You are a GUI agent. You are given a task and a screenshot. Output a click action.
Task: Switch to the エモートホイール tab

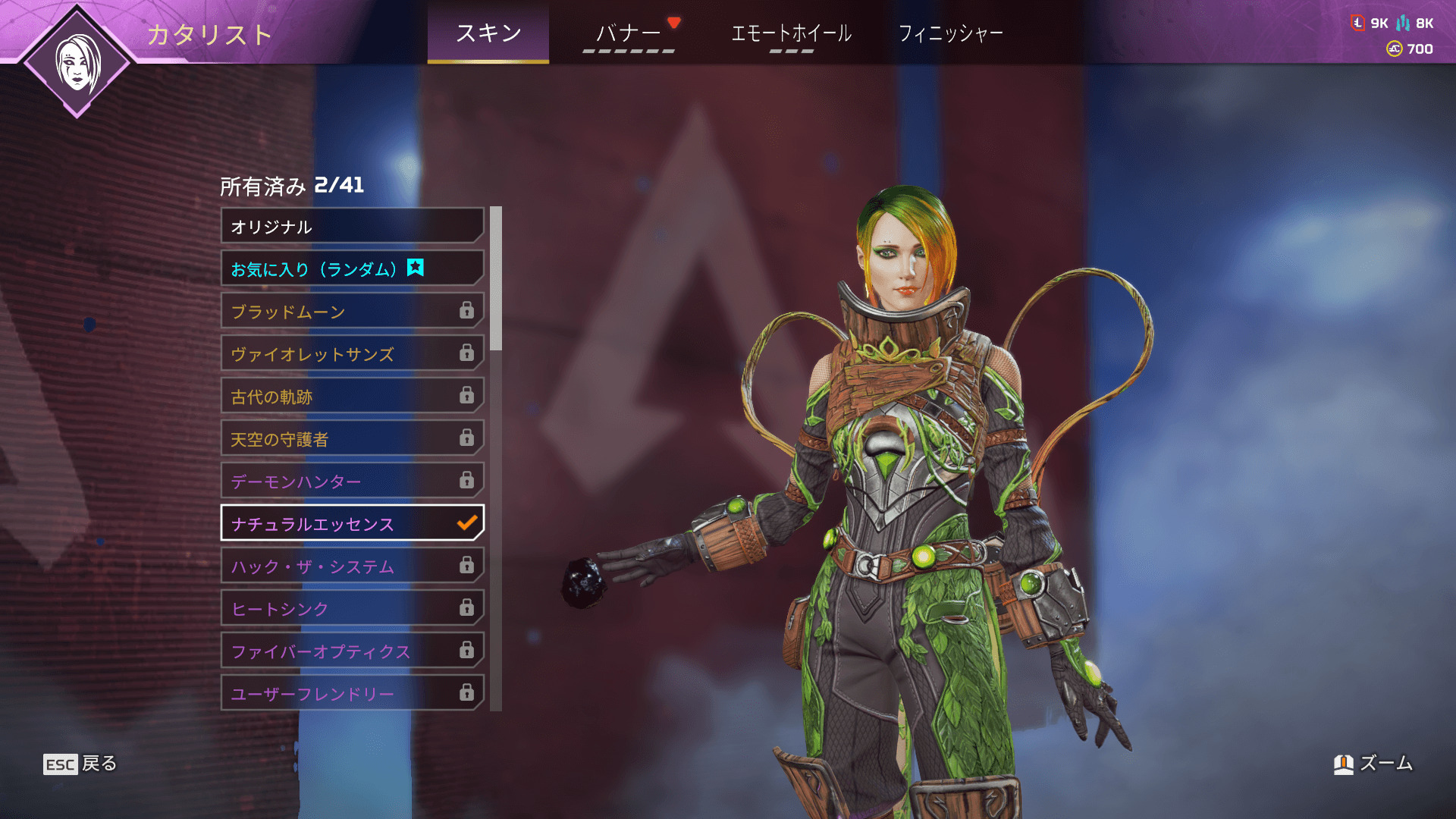[791, 33]
